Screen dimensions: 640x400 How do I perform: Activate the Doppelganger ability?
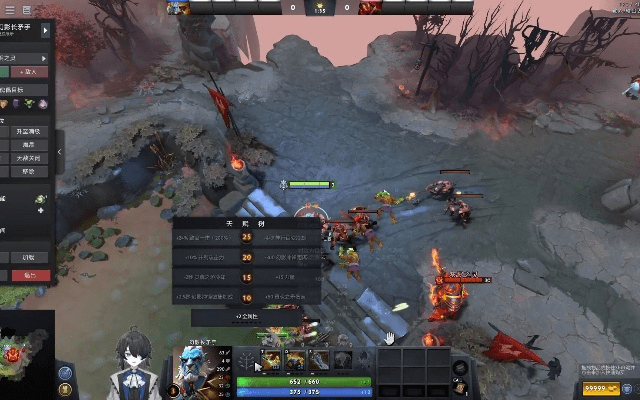294,360
